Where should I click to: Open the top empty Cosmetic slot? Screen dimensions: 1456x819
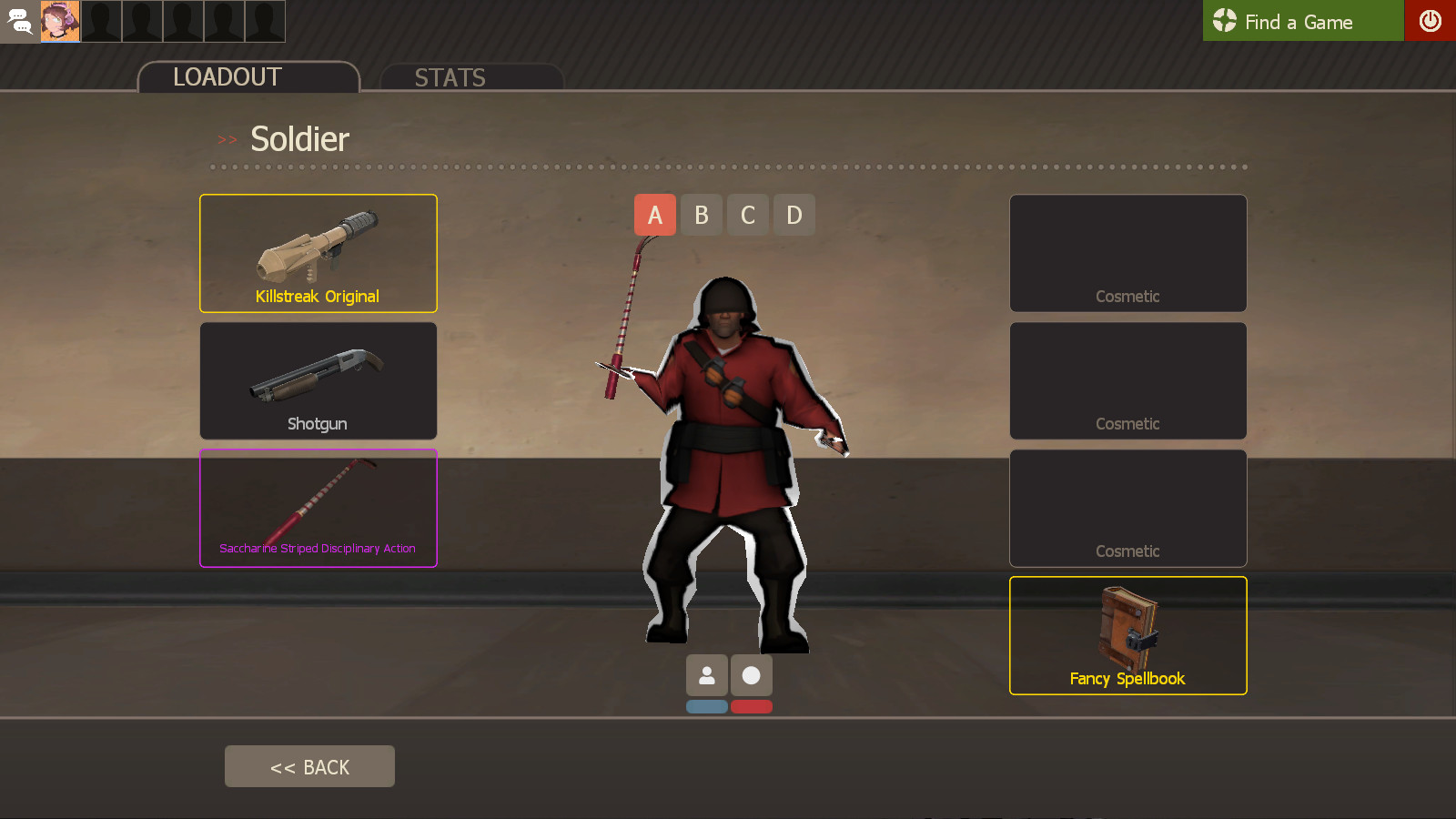point(1127,253)
